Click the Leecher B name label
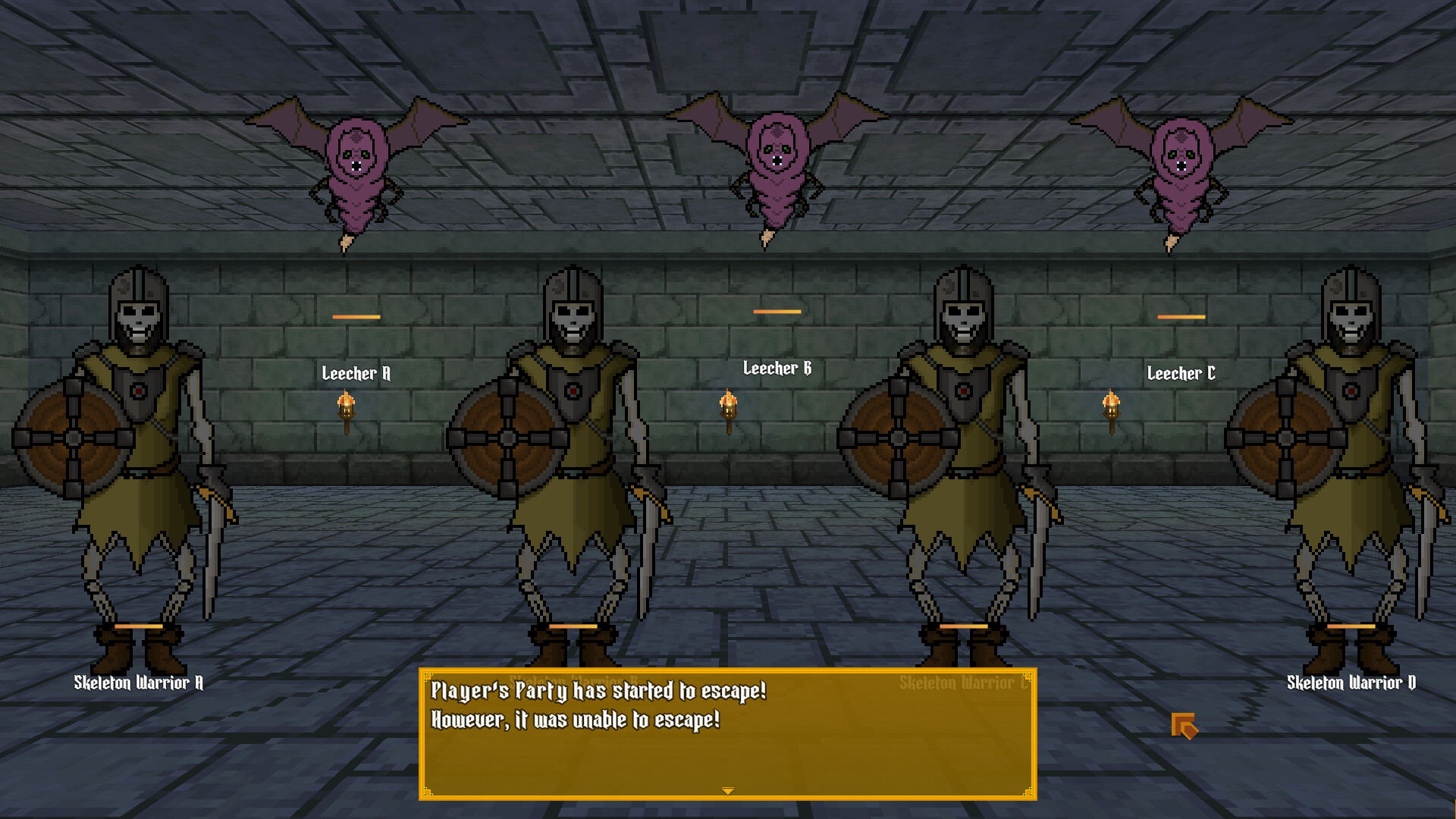Image resolution: width=1456 pixels, height=819 pixels. [x=776, y=370]
